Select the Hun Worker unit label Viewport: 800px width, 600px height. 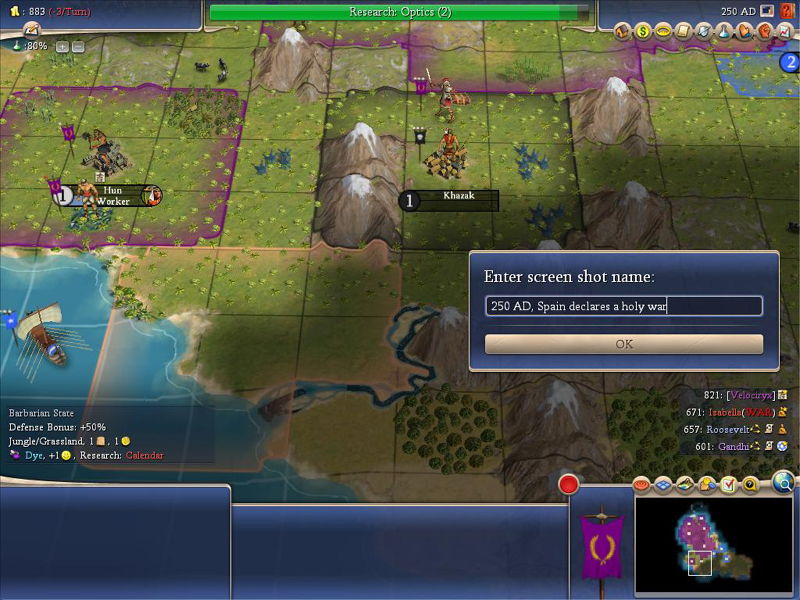click(112, 195)
